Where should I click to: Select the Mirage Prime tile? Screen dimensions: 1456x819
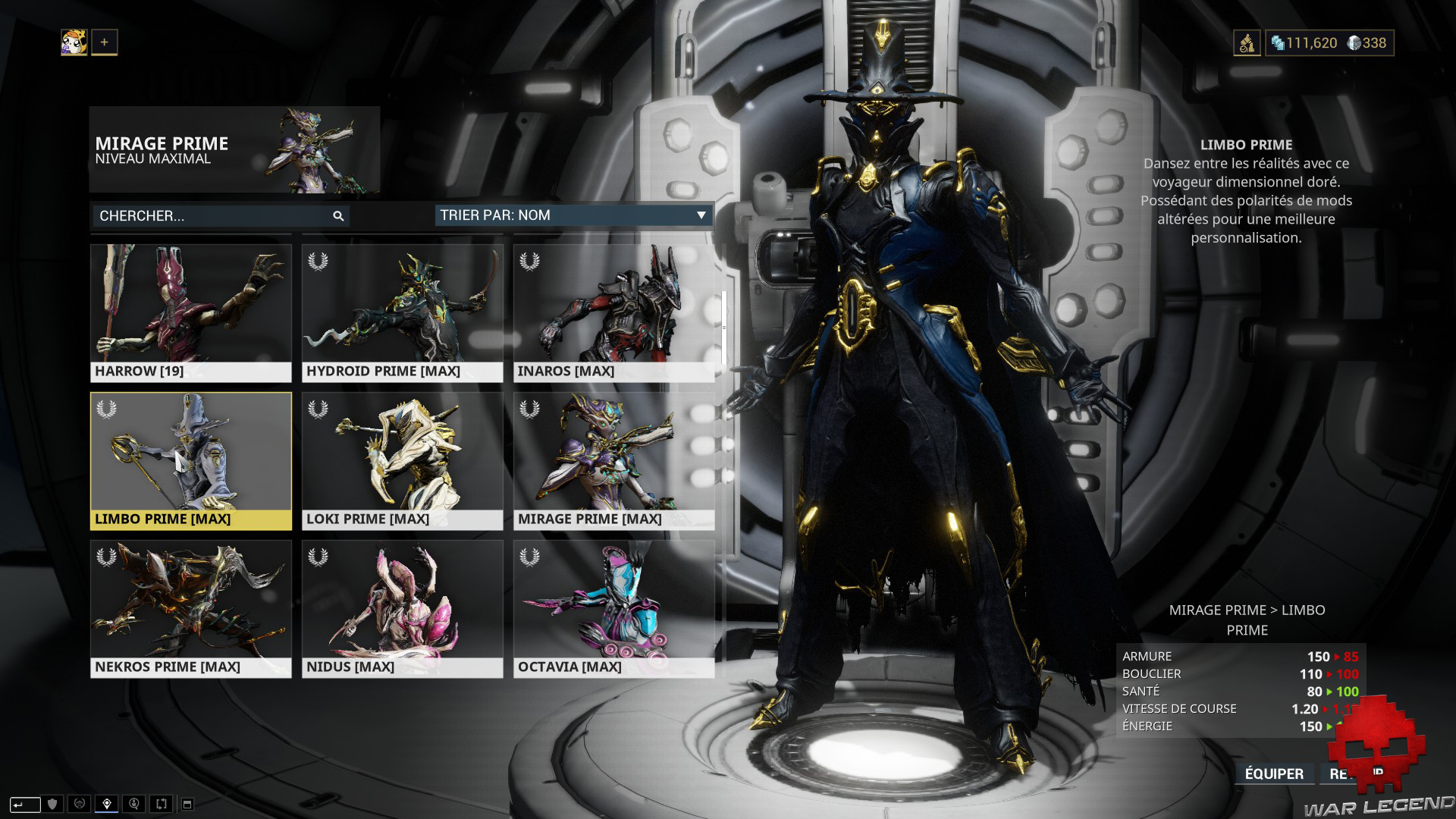(613, 460)
